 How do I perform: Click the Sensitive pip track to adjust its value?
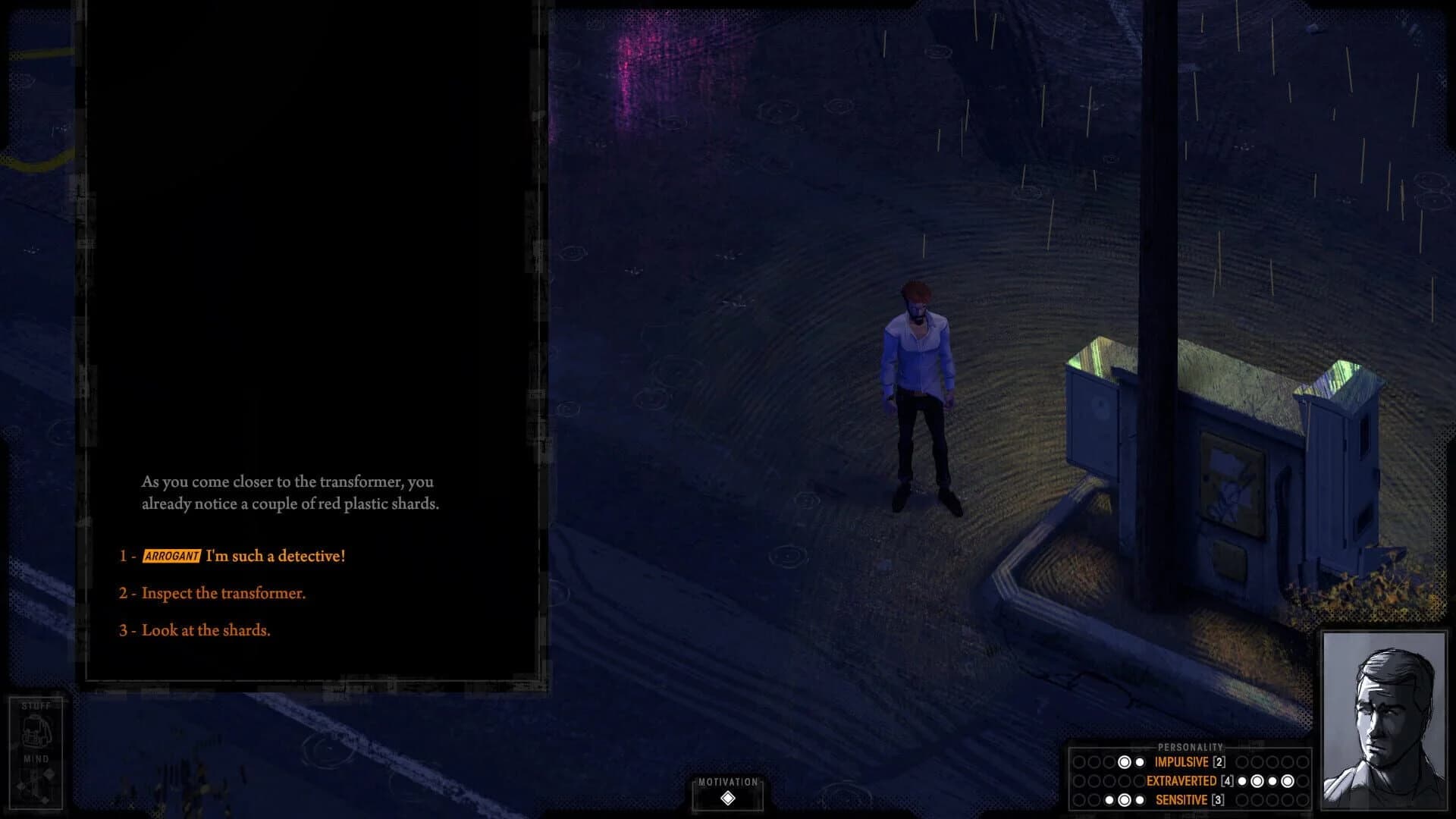[1125, 799]
